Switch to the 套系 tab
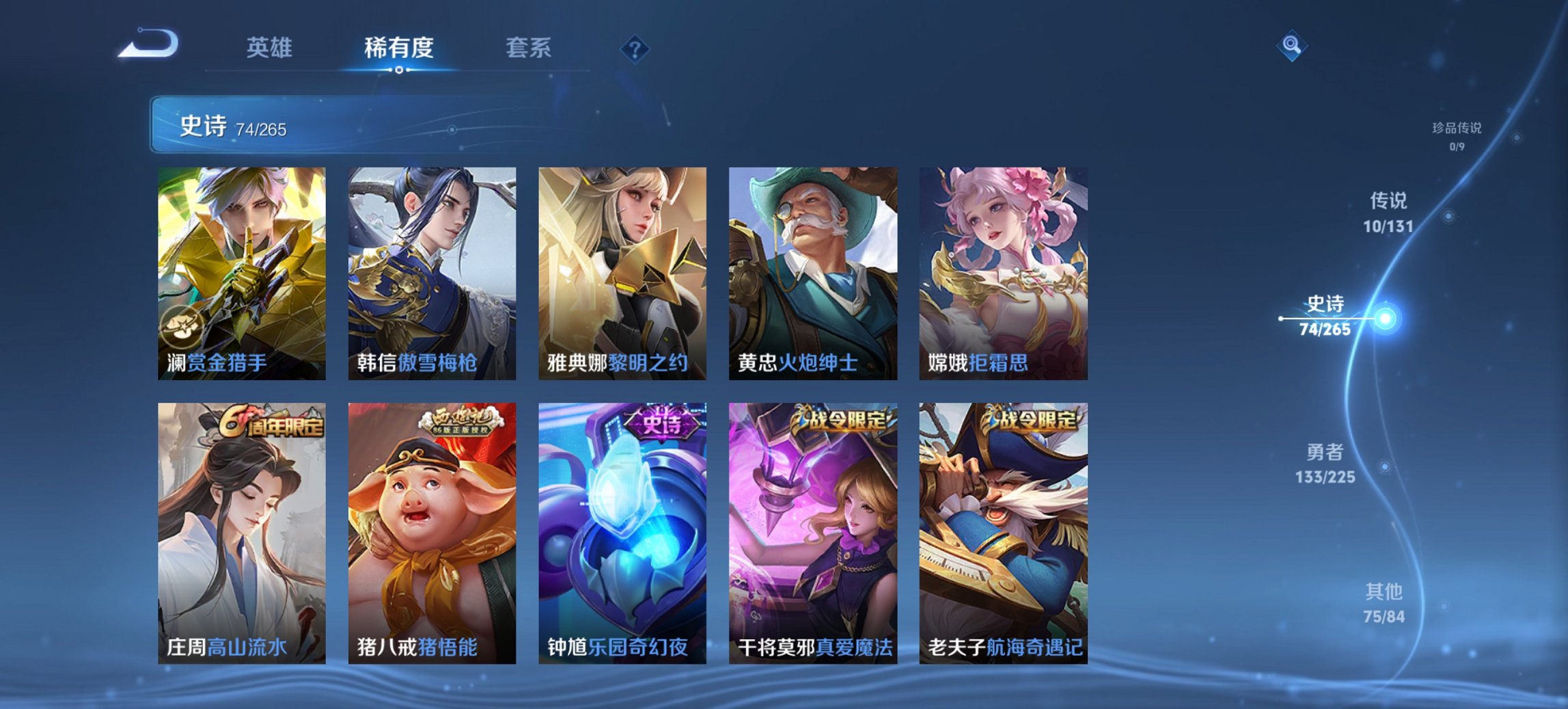 [527, 49]
